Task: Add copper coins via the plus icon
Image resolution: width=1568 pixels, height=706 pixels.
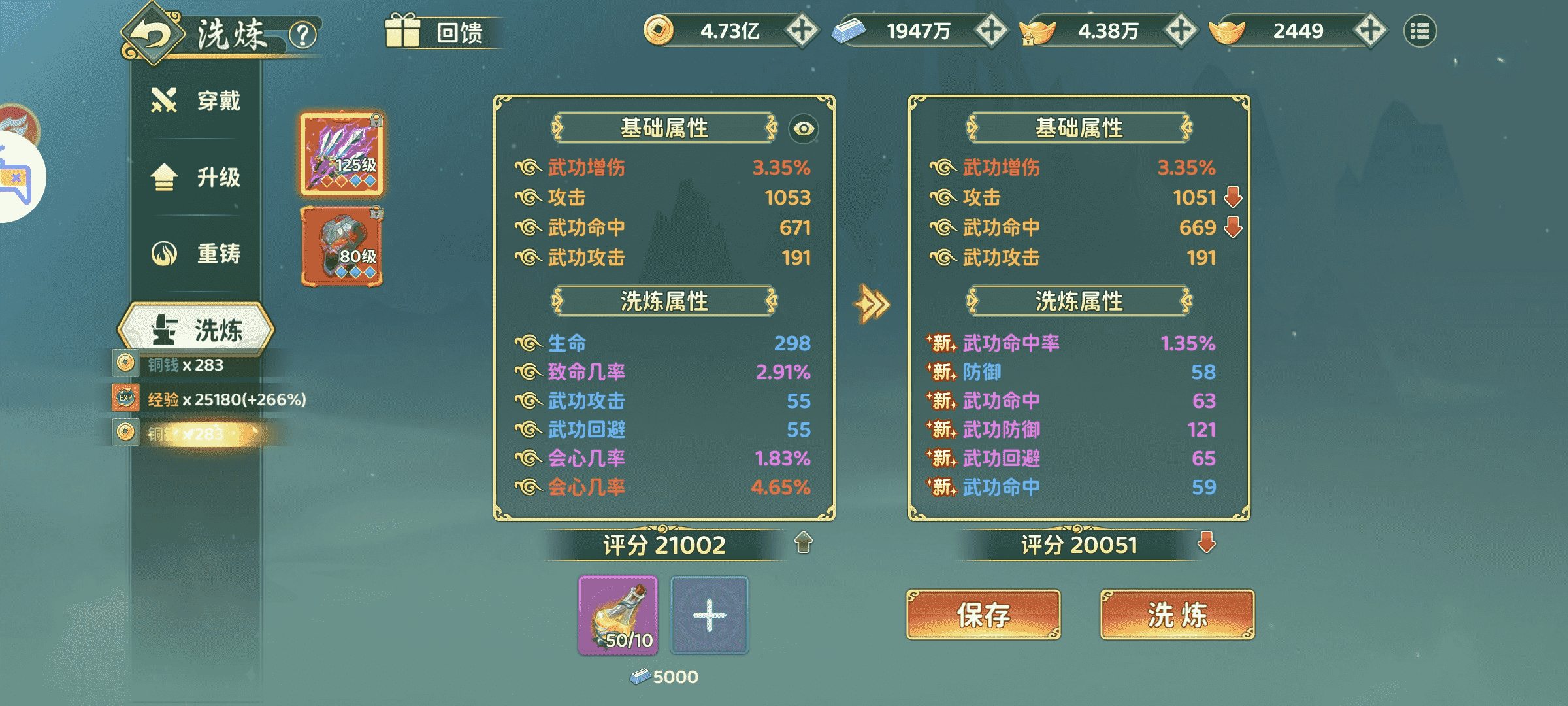Action: 802,30
